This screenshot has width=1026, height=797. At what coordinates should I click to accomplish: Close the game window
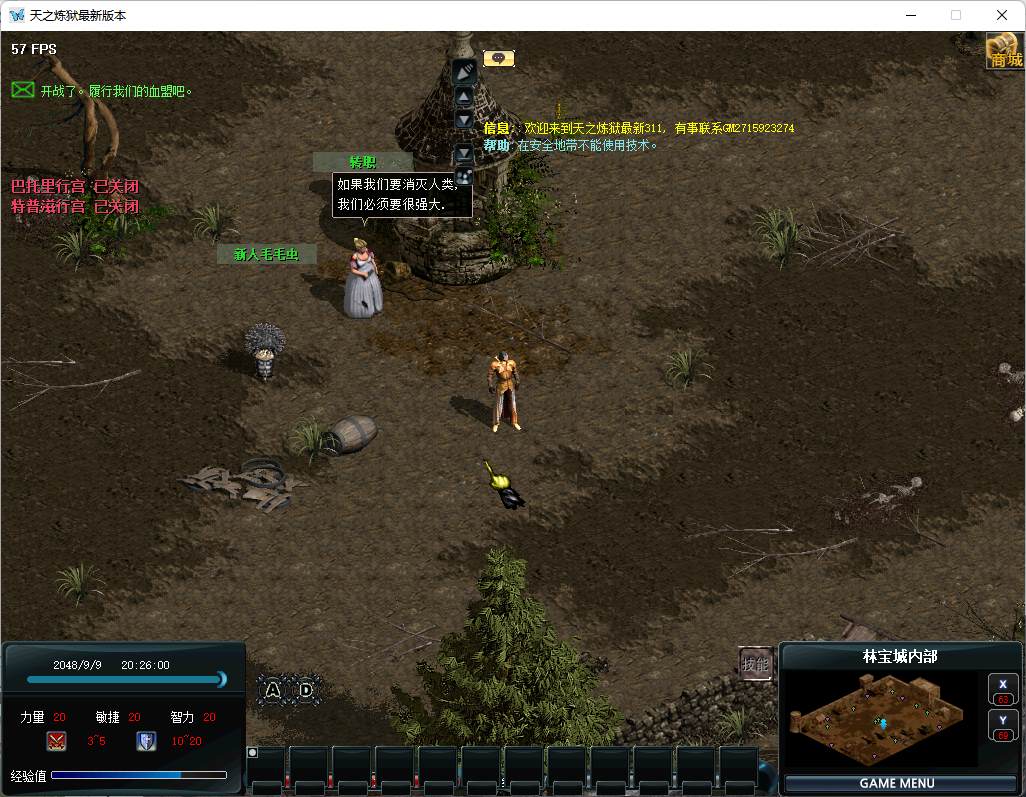coord(1002,15)
